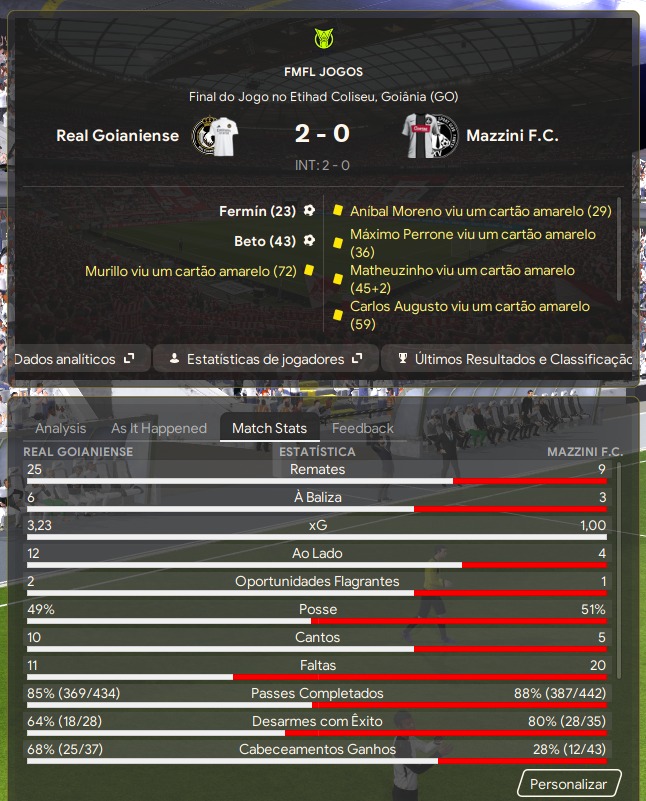Select Carlos Augusto's yellow card event
Image resolution: width=646 pixels, height=801 pixels.
point(470,315)
